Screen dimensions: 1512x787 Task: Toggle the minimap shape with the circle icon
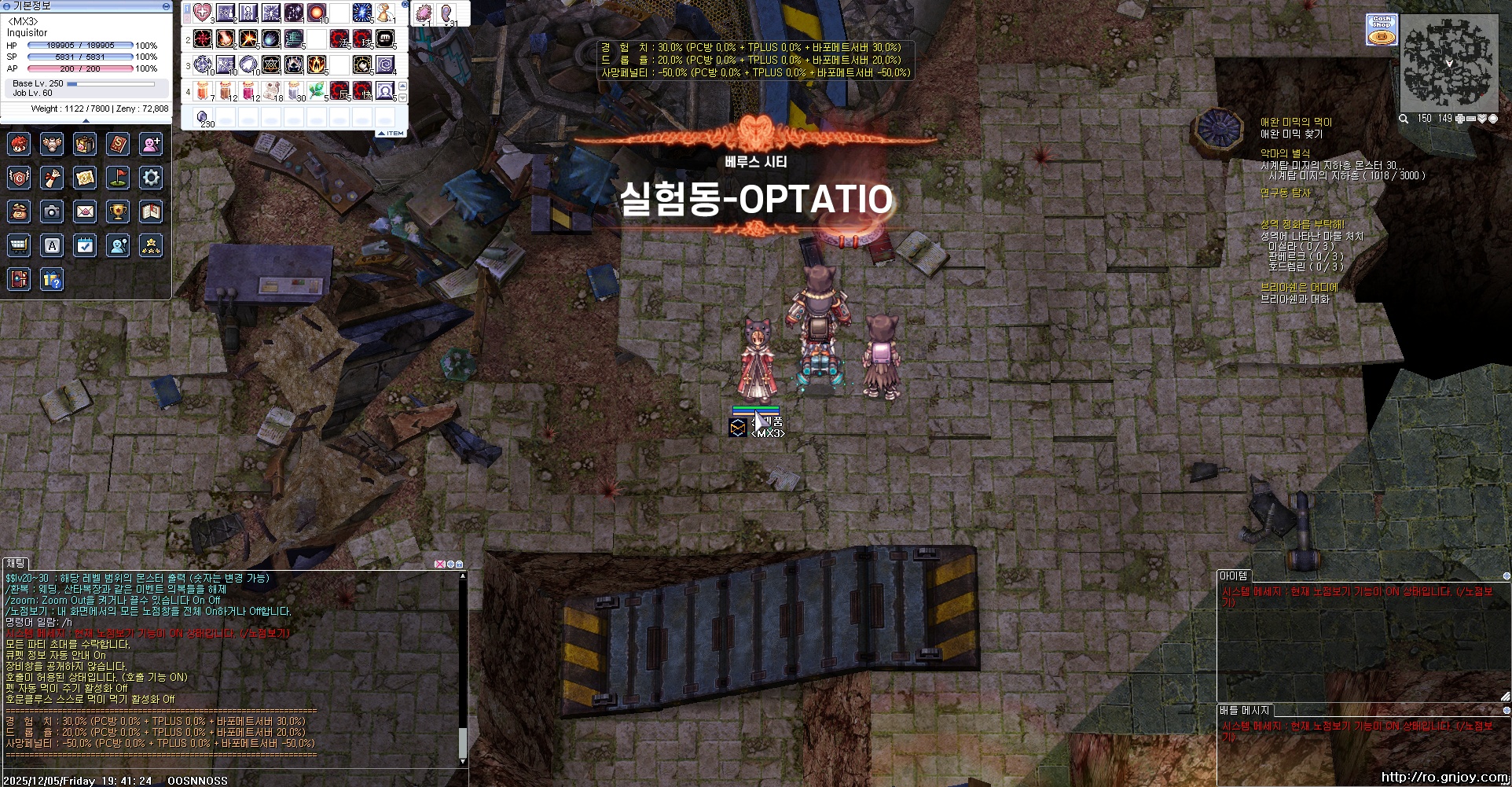[1492, 119]
